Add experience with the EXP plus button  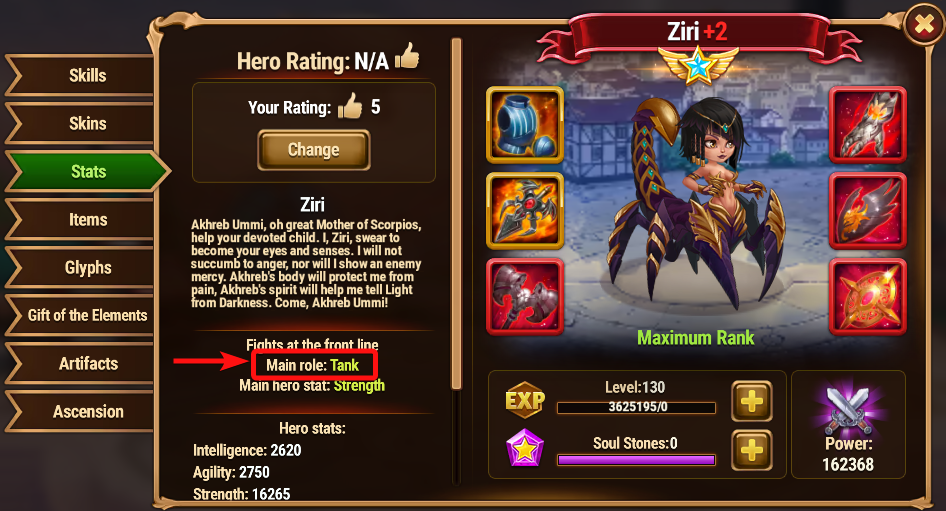[751, 401]
